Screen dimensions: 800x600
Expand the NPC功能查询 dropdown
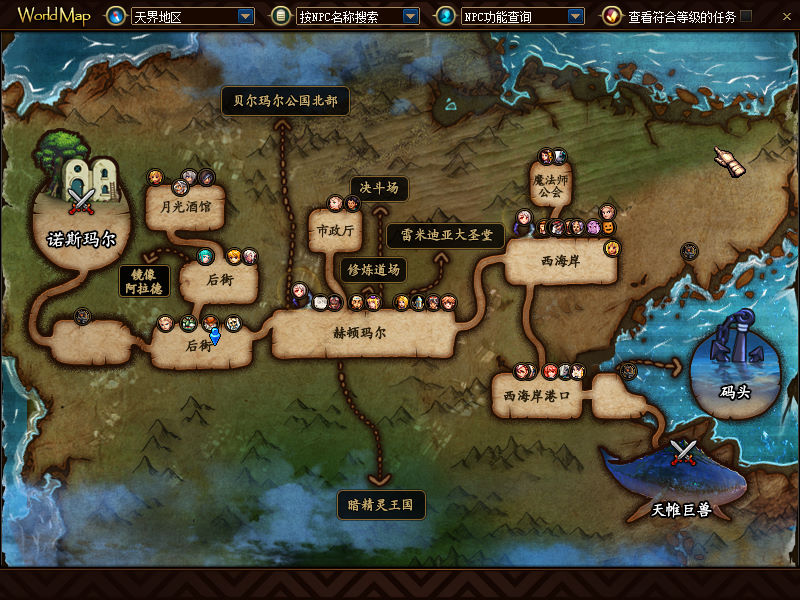[x=575, y=16]
